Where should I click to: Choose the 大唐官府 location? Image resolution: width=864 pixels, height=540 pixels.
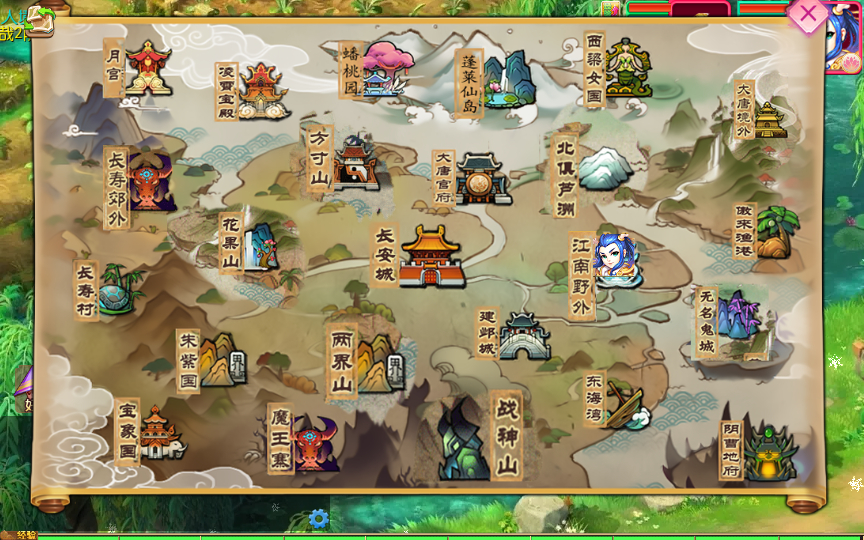pyautogui.click(x=483, y=178)
